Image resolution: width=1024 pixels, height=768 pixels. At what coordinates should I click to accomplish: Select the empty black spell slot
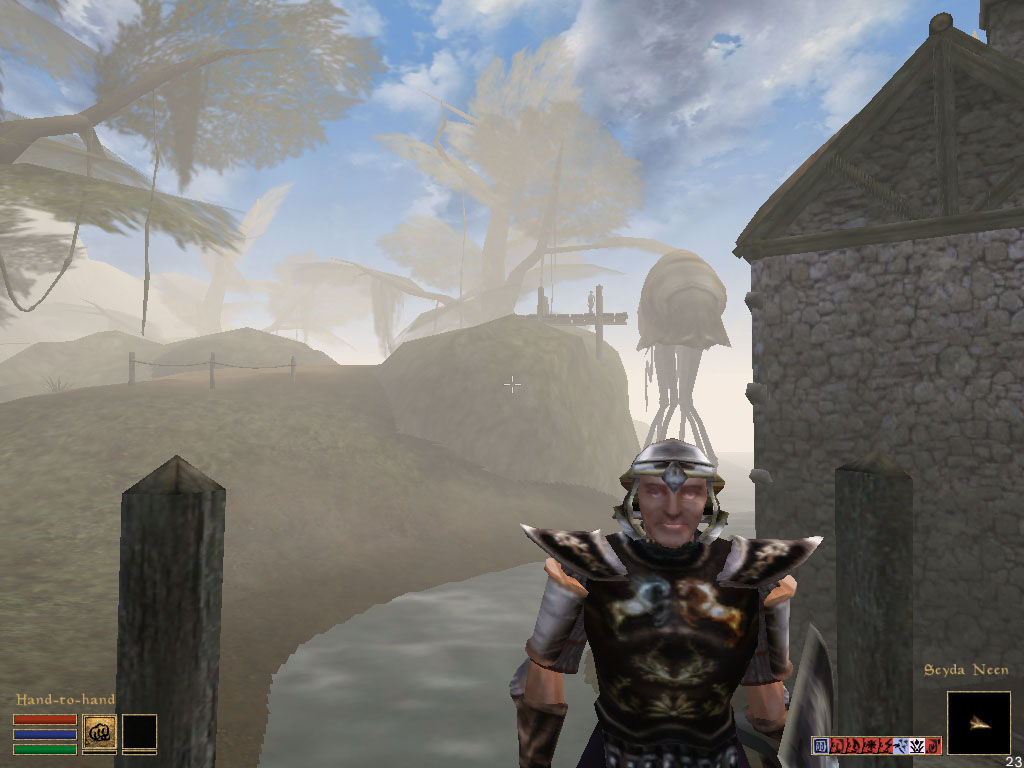pyautogui.click(x=139, y=733)
